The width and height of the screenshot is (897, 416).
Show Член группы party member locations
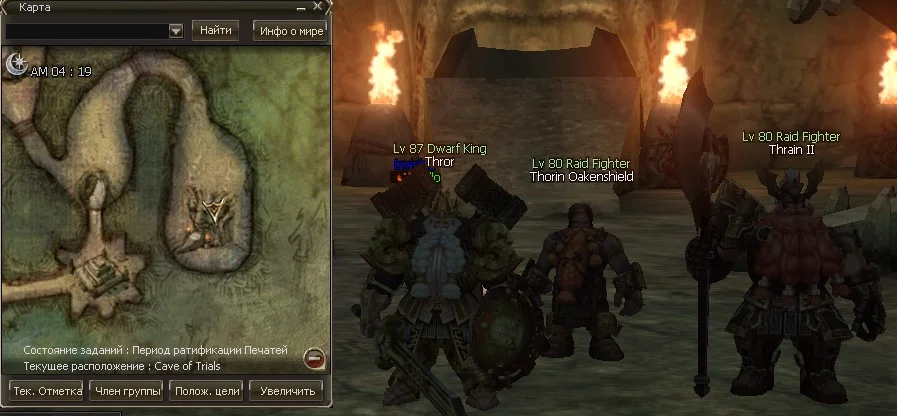point(126,390)
